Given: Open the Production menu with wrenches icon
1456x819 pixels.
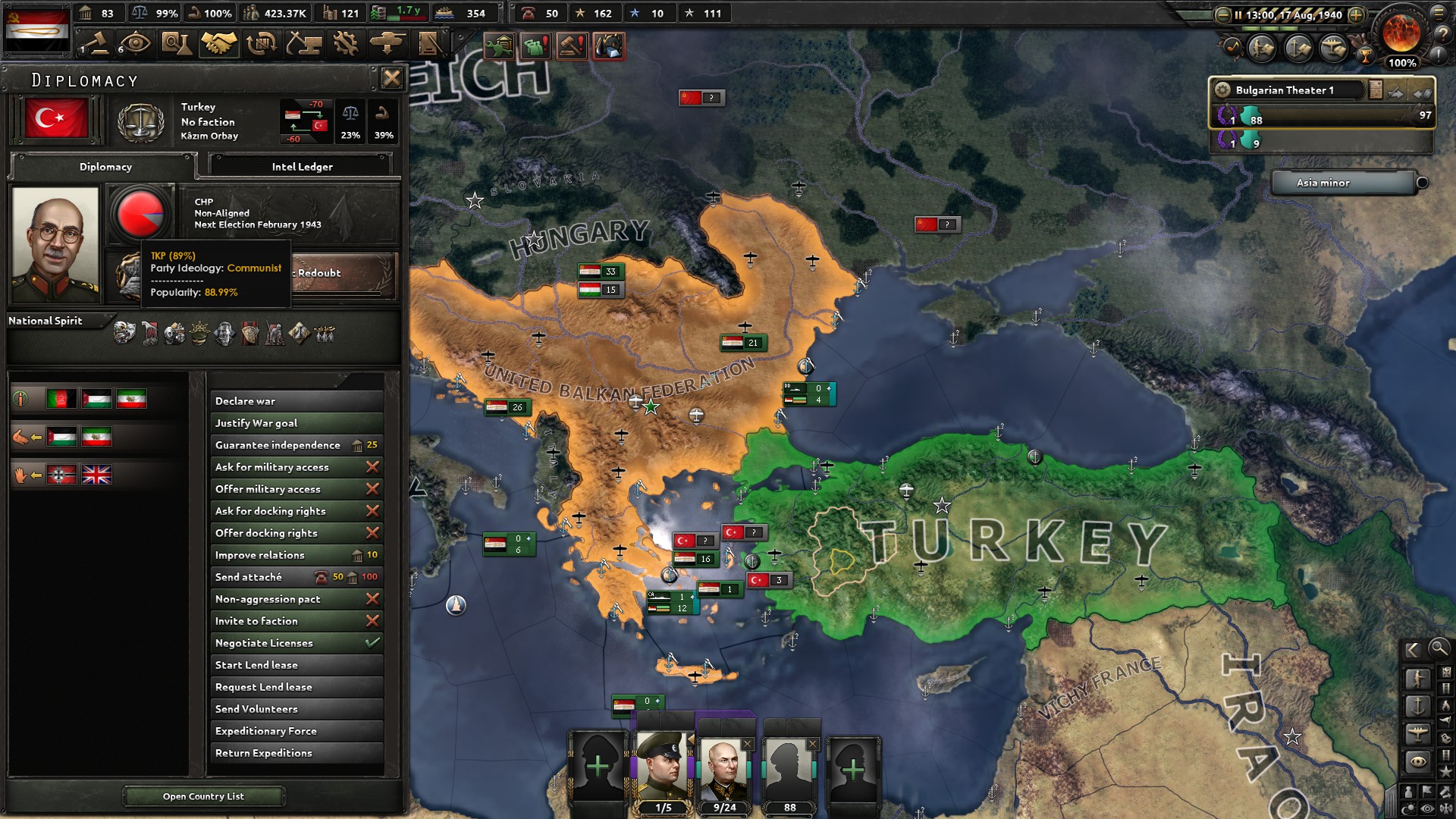Looking at the screenshot, I should (x=347, y=43).
